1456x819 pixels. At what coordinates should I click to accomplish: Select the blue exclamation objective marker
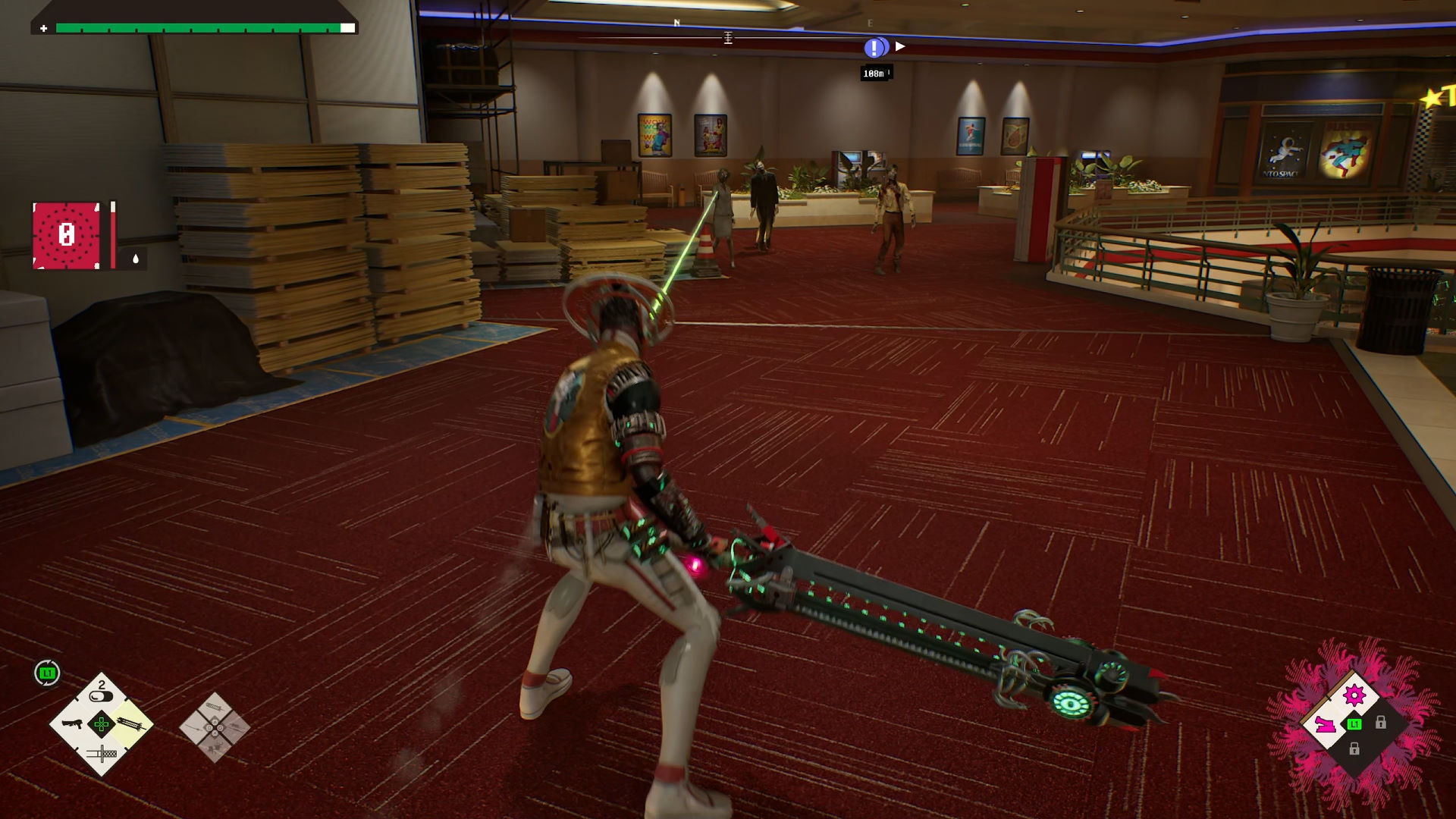tap(874, 48)
